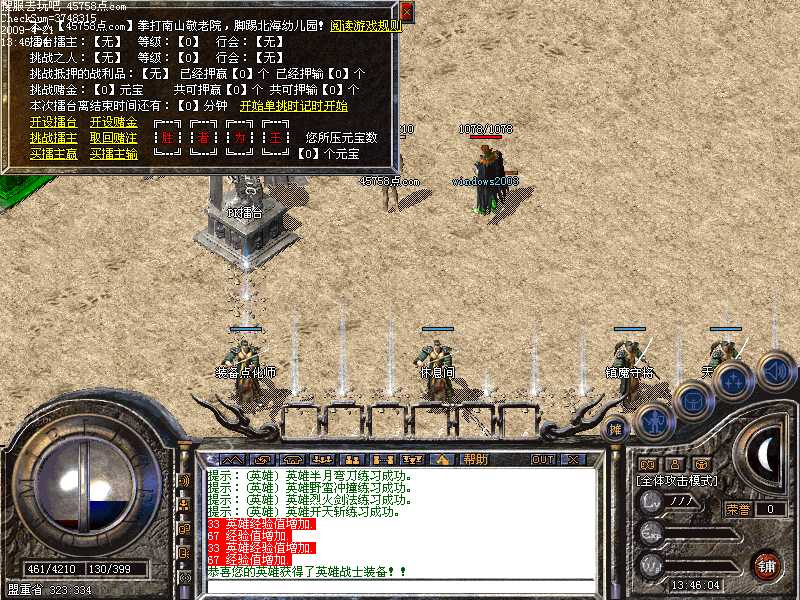
Task: Open the 帮助 help button
Action: pos(475,459)
